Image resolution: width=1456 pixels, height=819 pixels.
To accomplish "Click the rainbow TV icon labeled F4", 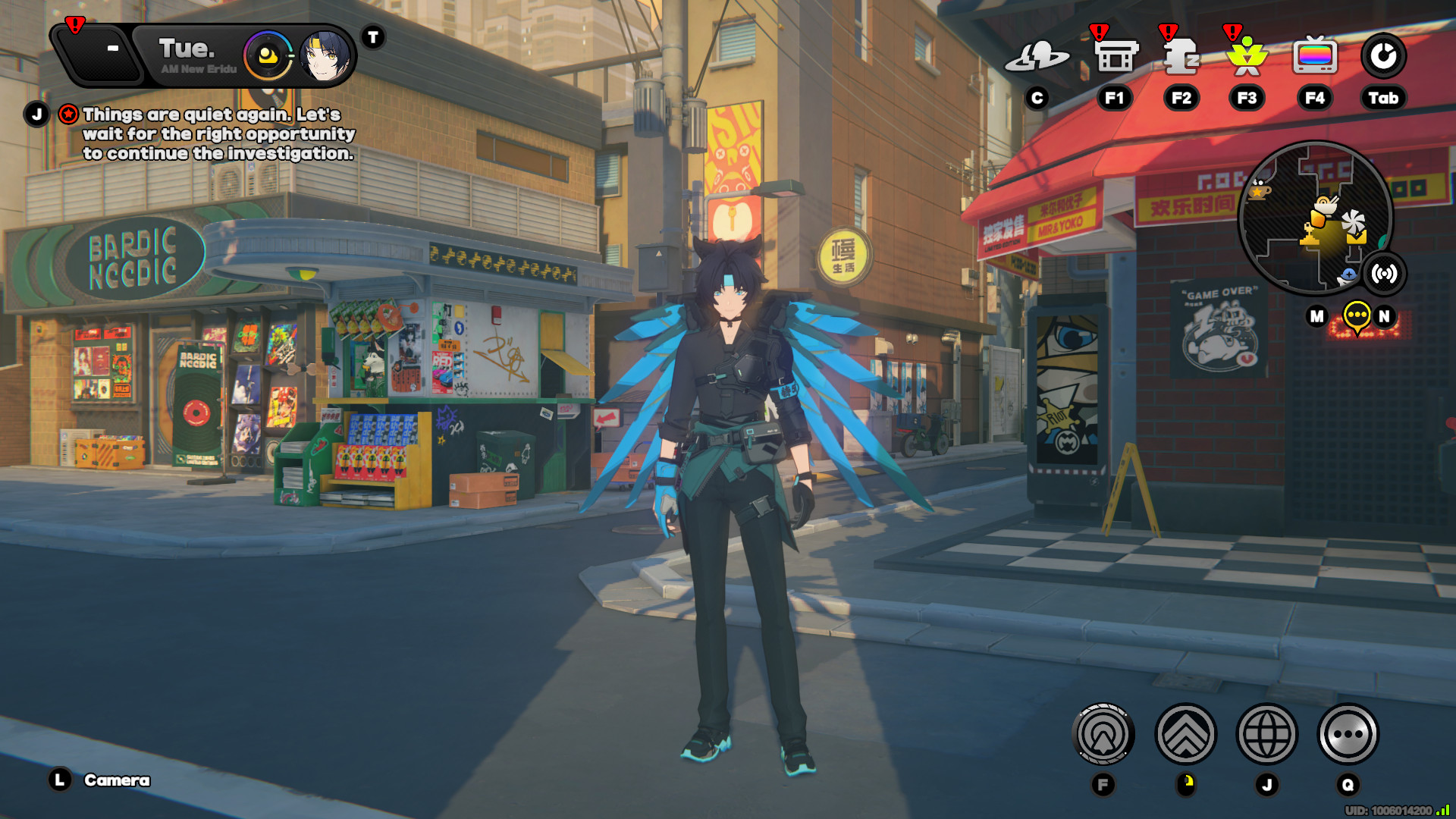I will pos(1316,55).
